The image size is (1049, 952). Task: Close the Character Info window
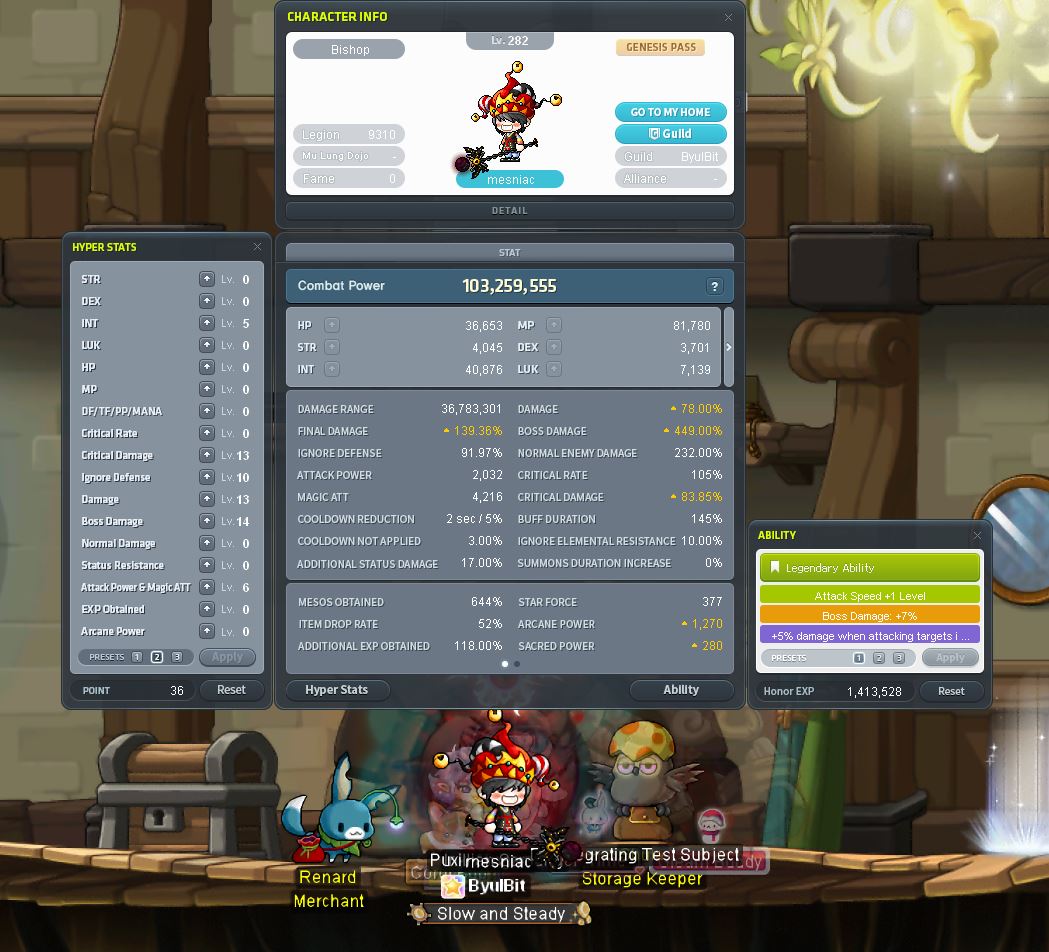tap(728, 17)
